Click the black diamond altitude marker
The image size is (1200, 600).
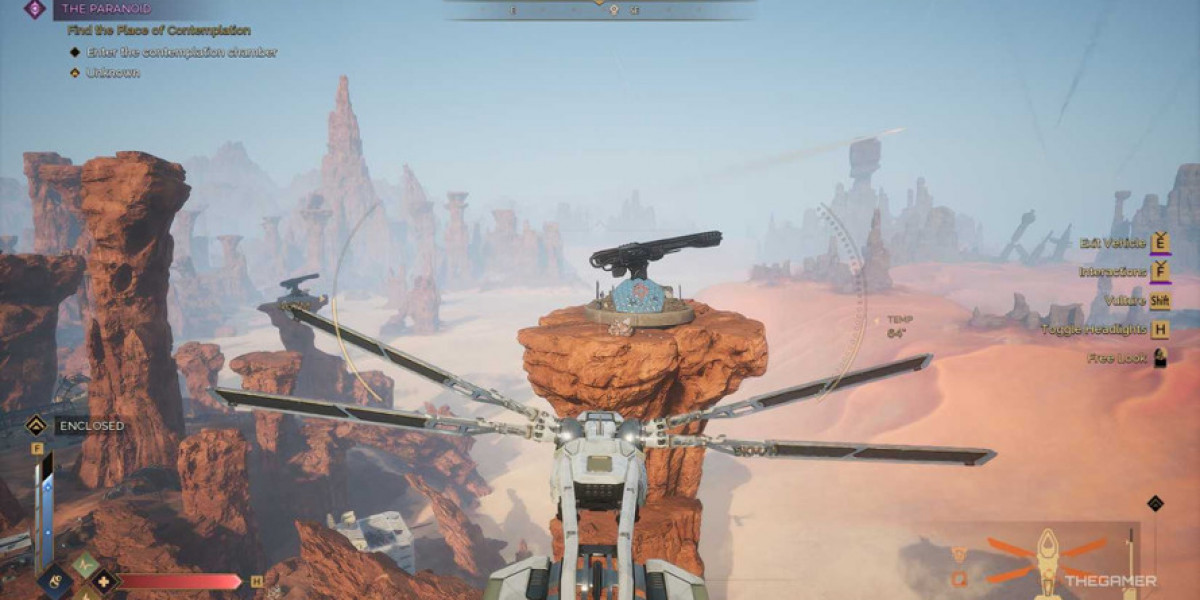pyautogui.click(x=1155, y=503)
